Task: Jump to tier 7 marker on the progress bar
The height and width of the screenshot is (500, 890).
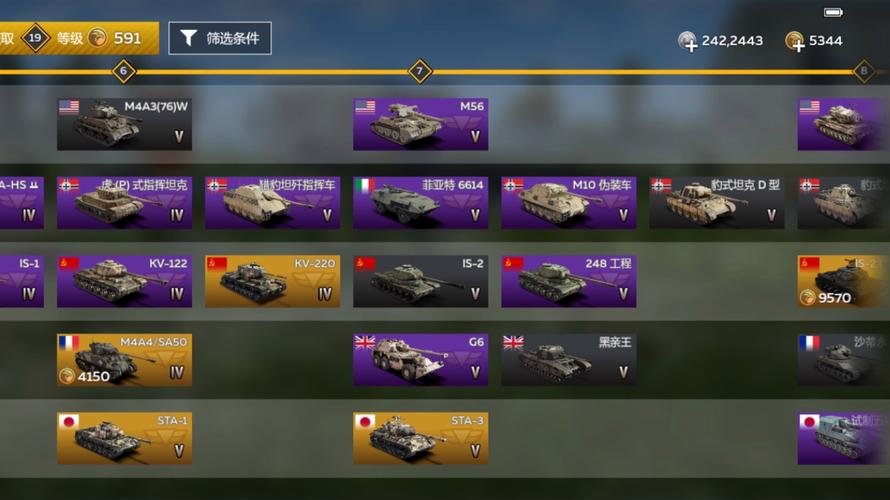Action: [x=420, y=71]
